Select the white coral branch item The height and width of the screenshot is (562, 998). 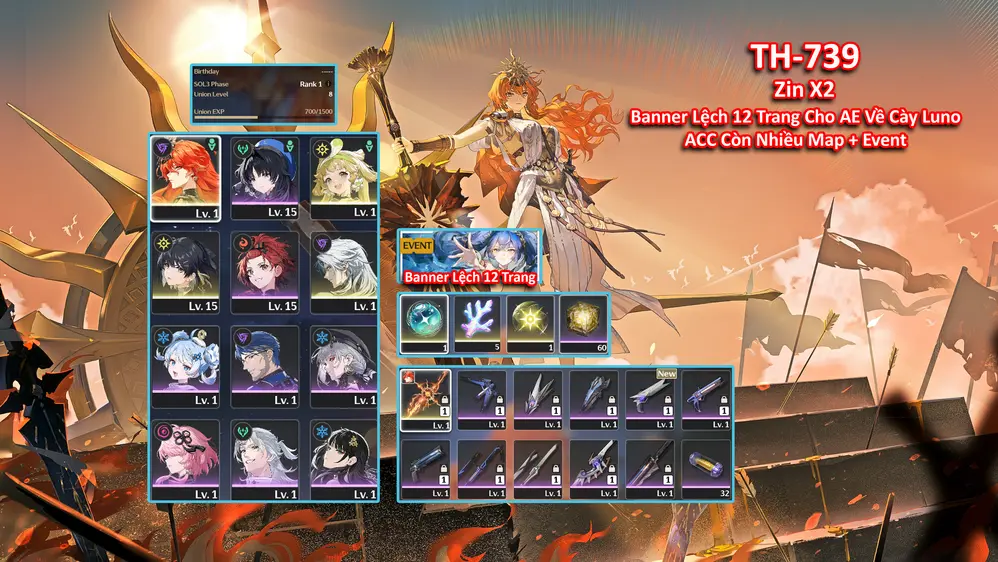pyautogui.click(x=478, y=323)
